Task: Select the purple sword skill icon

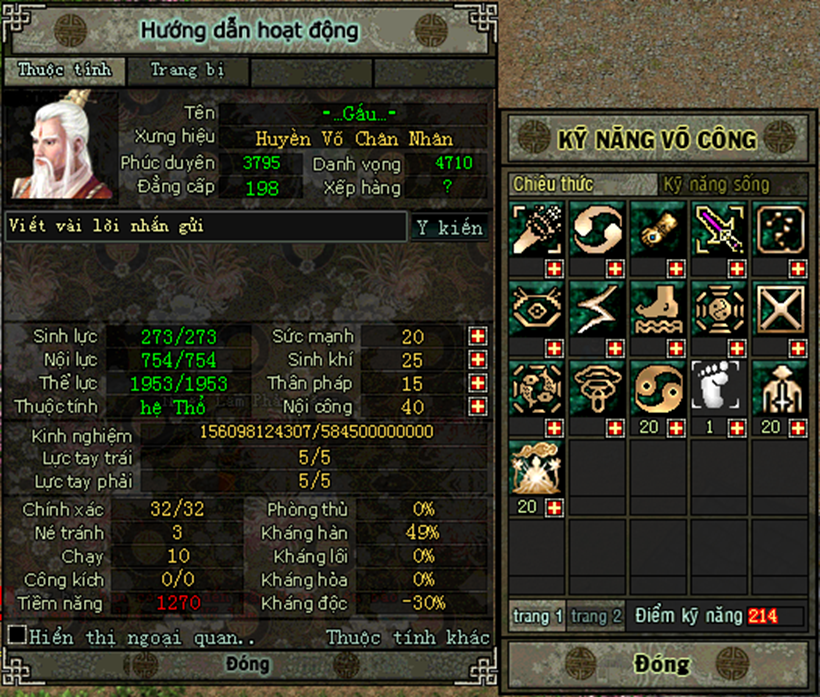Action: (x=718, y=229)
